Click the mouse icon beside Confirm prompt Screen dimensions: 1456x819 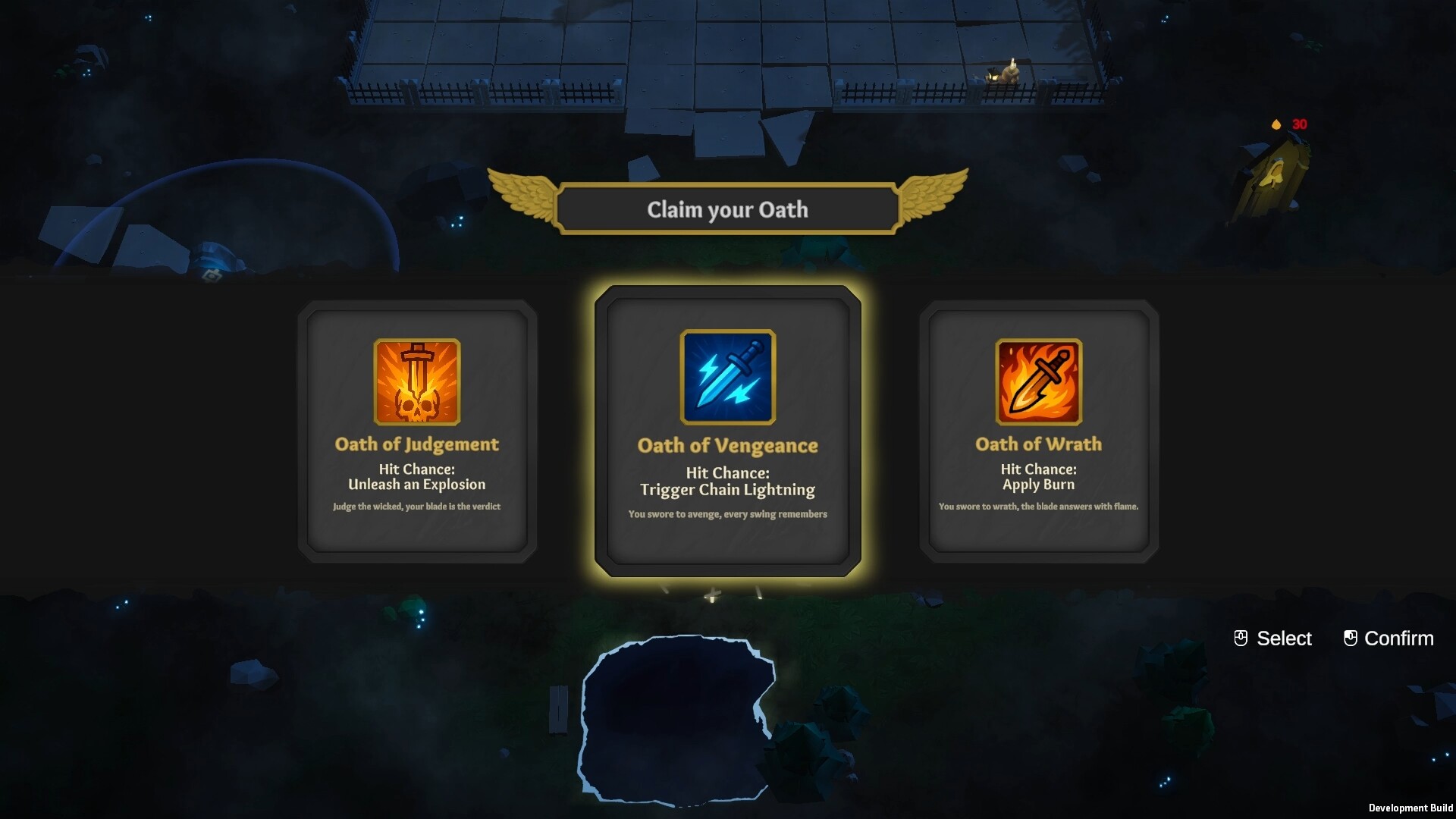click(1350, 638)
